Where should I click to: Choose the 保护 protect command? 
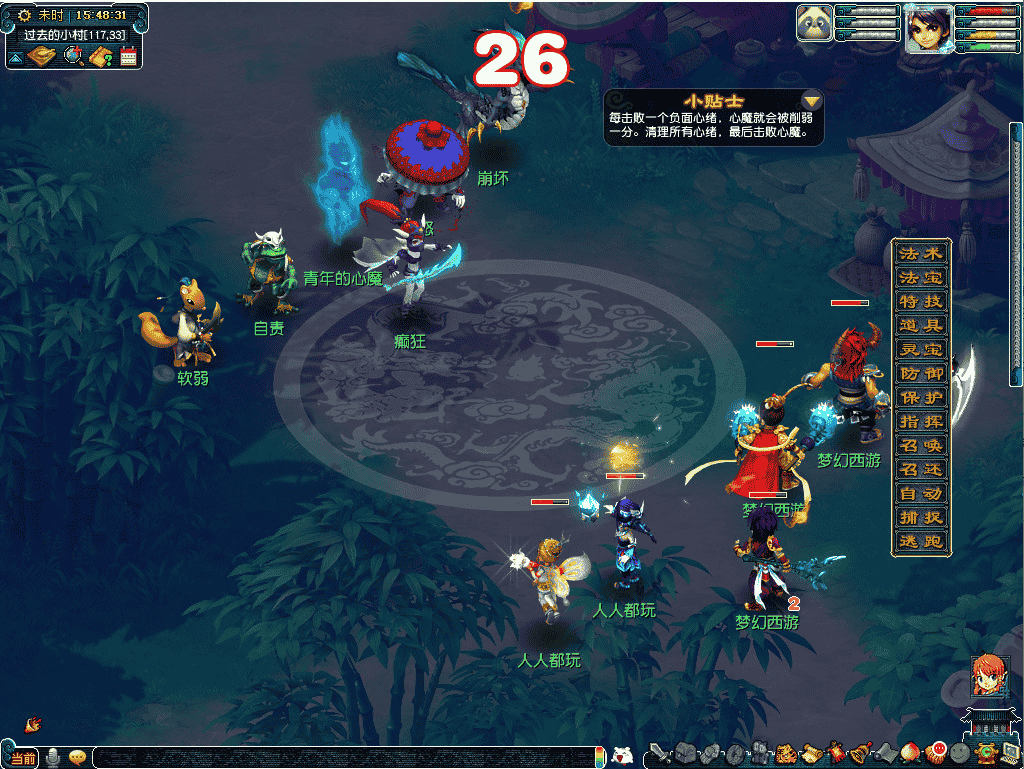pyautogui.click(x=920, y=398)
